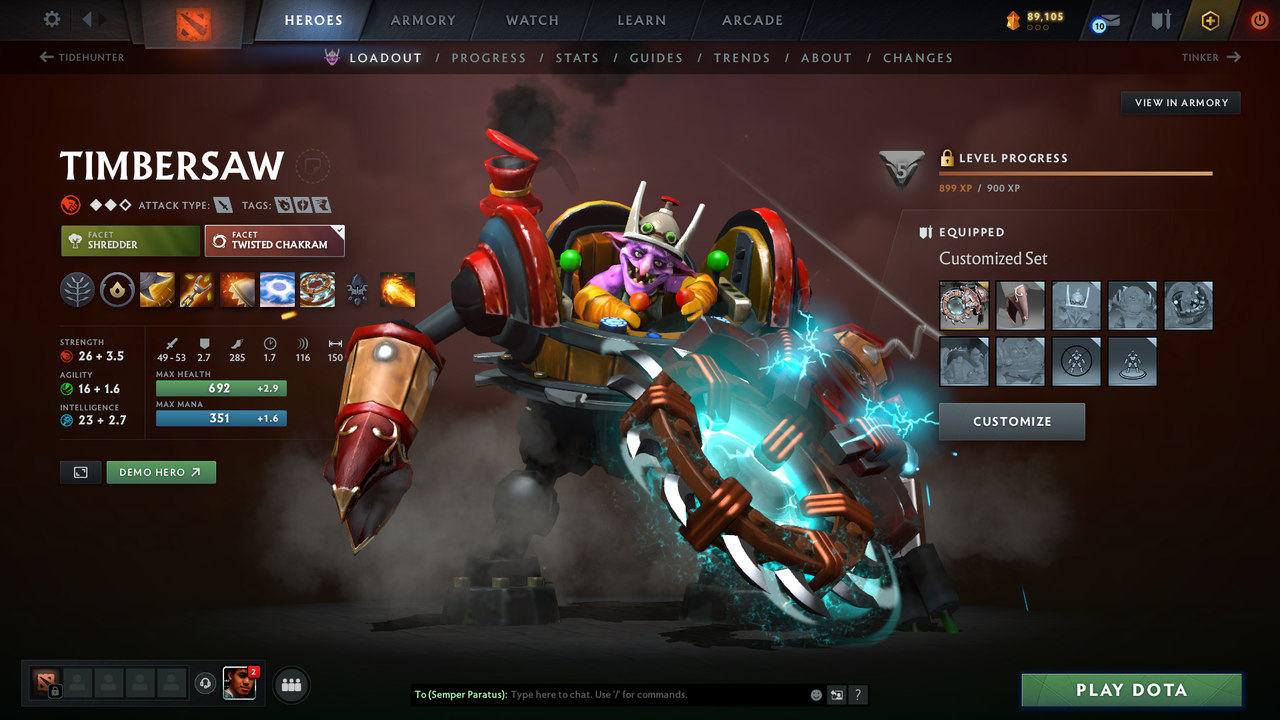Click the CUSTOMIZE button under Customized Set
Screen dimensions: 1280x720
[x=1011, y=421]
